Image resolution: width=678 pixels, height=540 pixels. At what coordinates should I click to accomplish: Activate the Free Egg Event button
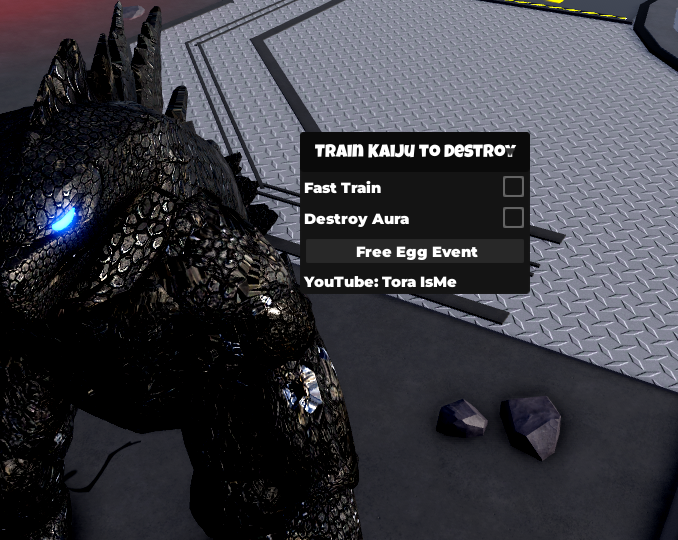pyautogui.click(x=415, y=252)
